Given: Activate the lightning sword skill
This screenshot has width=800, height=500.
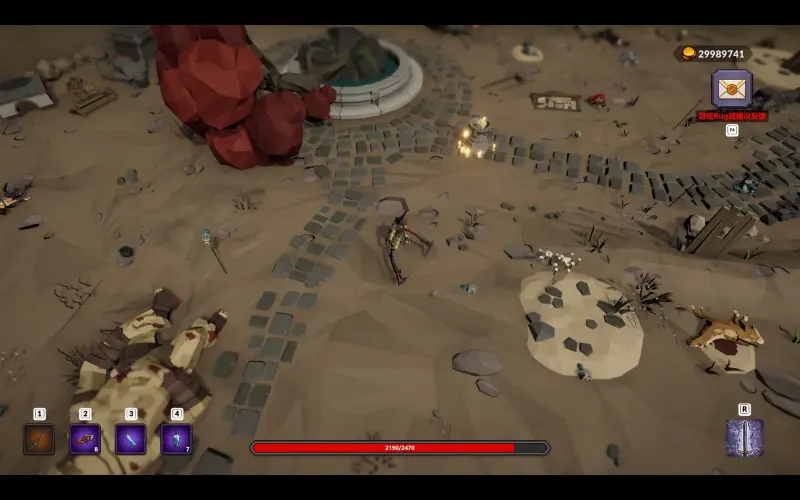Looking at the screenshot, I should 744,438.
